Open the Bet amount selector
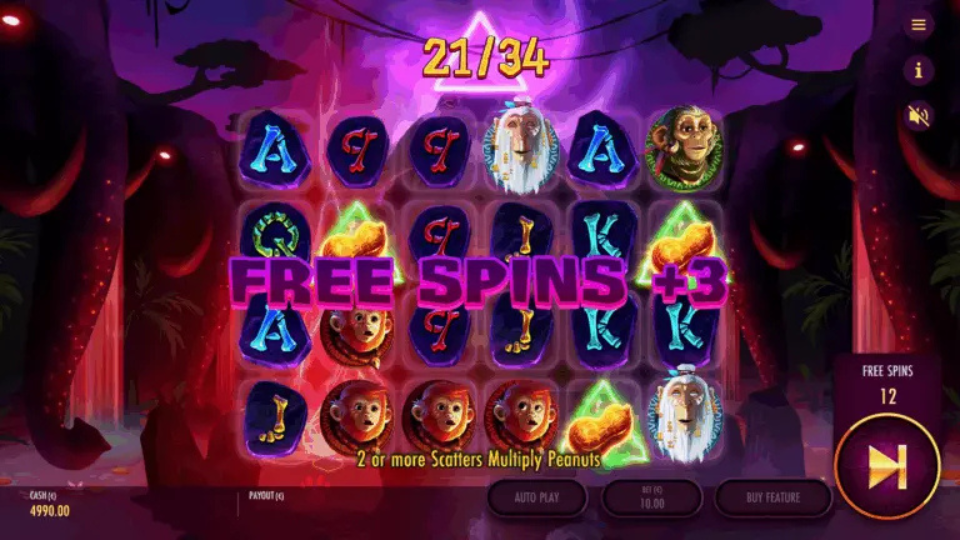The image size is (960, 540). coord(651,497)
